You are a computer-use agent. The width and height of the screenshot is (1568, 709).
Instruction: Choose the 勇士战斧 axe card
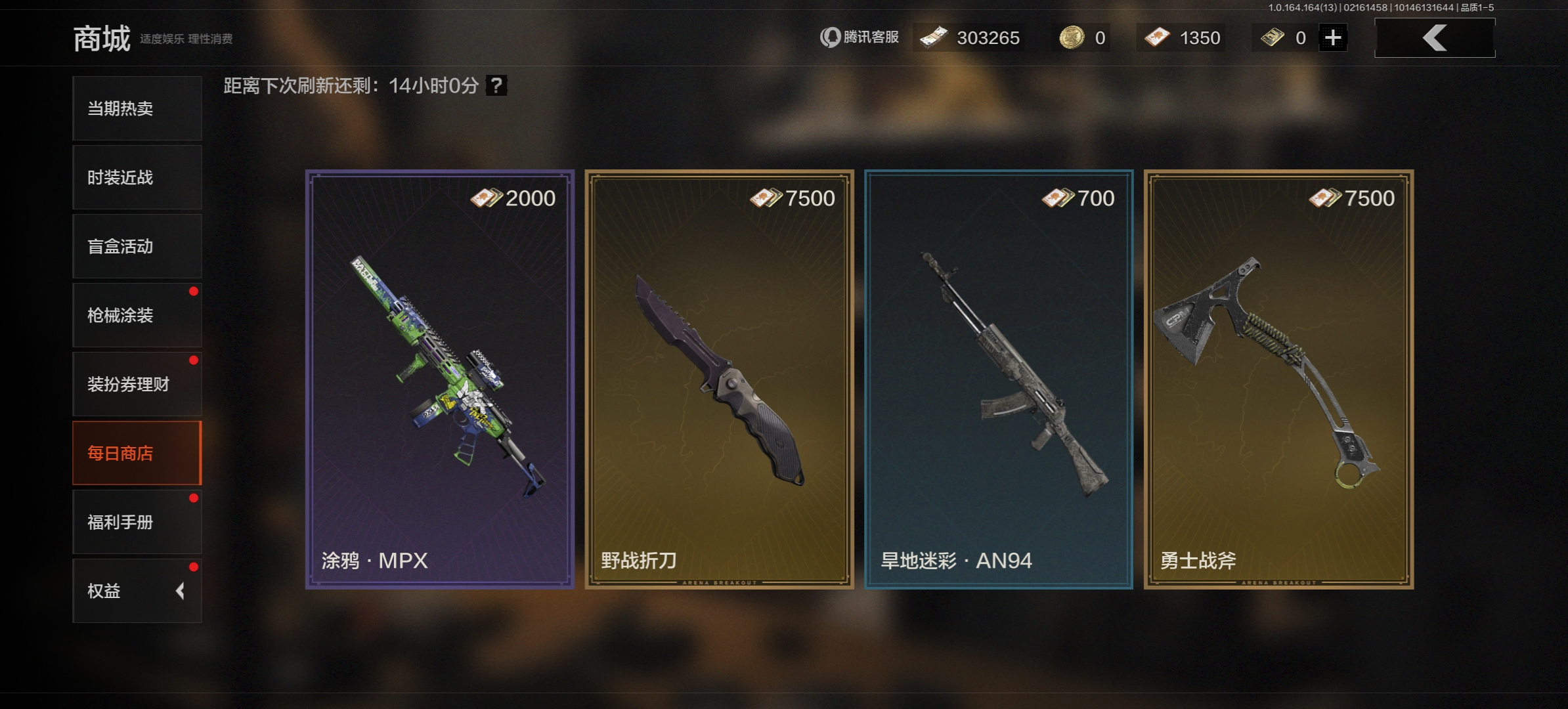click(1278, 379)
